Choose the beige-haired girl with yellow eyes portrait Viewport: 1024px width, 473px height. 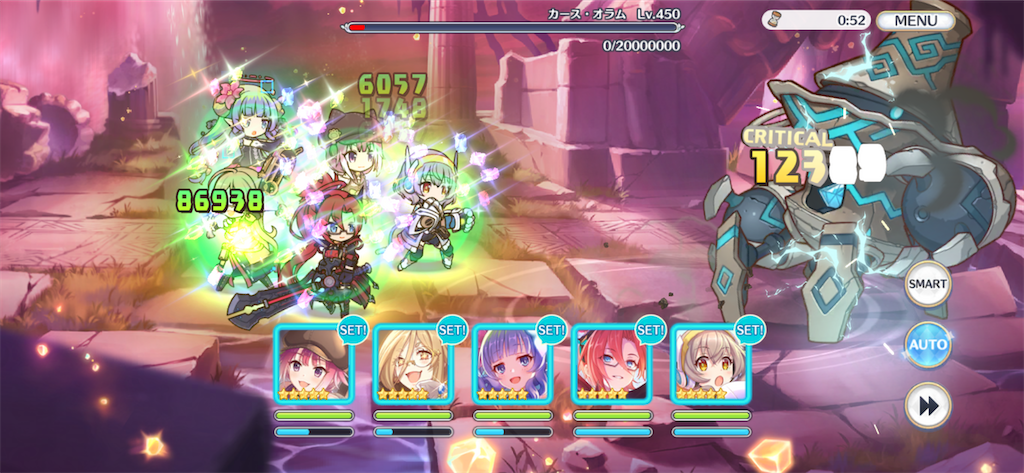pyautogui.click(x=709, y=364)
